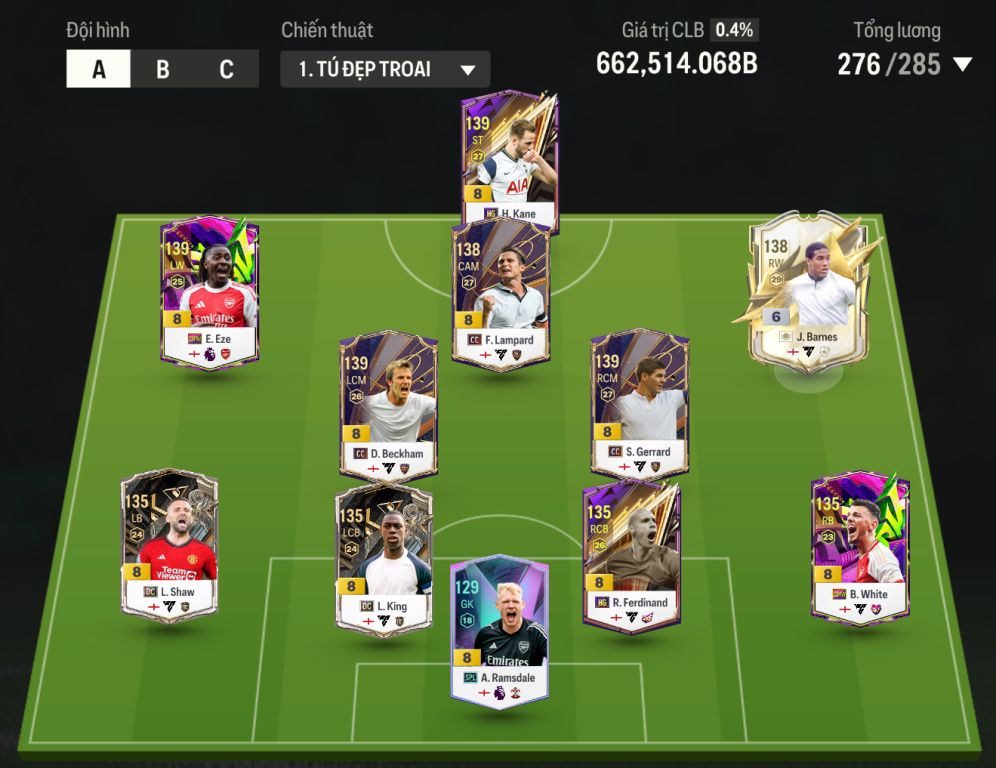
Task: Open the TÚ ĐẸP TROAI tactics dropdown
Action: click(385, 70)
